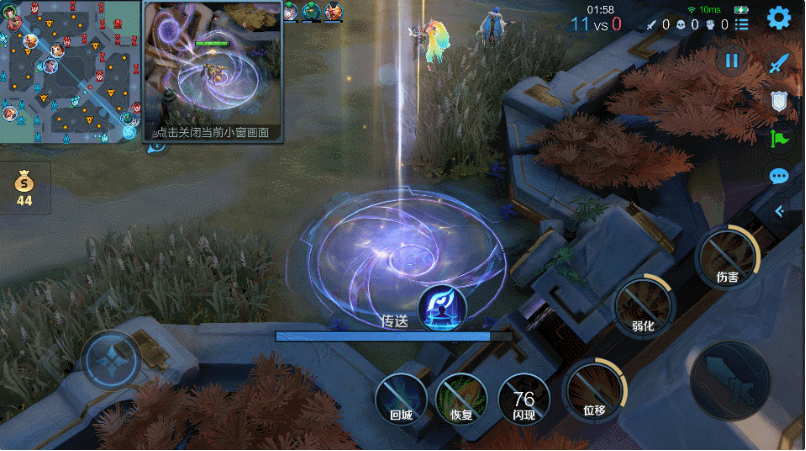The image size is (806, 451).
Task: Touch the virtual movement joystick
Action: click(x=111, y=361)
